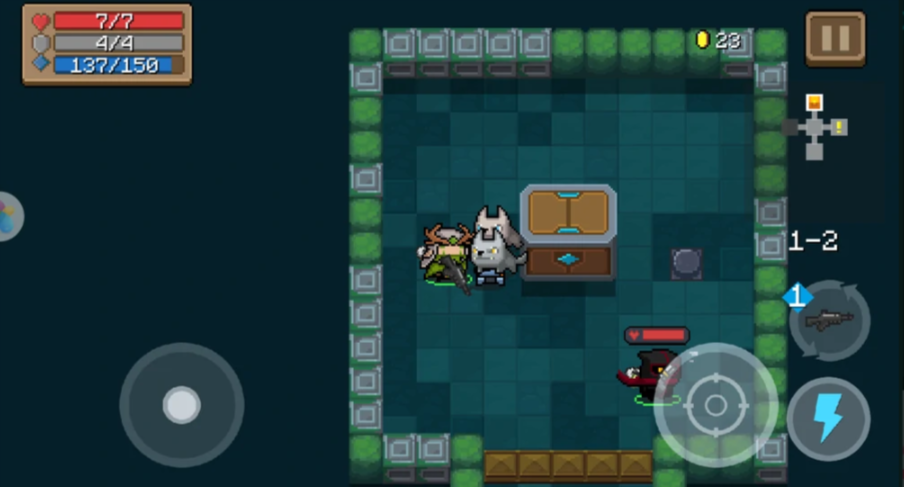Tap the virtual movement joystick

pos(181,405)
